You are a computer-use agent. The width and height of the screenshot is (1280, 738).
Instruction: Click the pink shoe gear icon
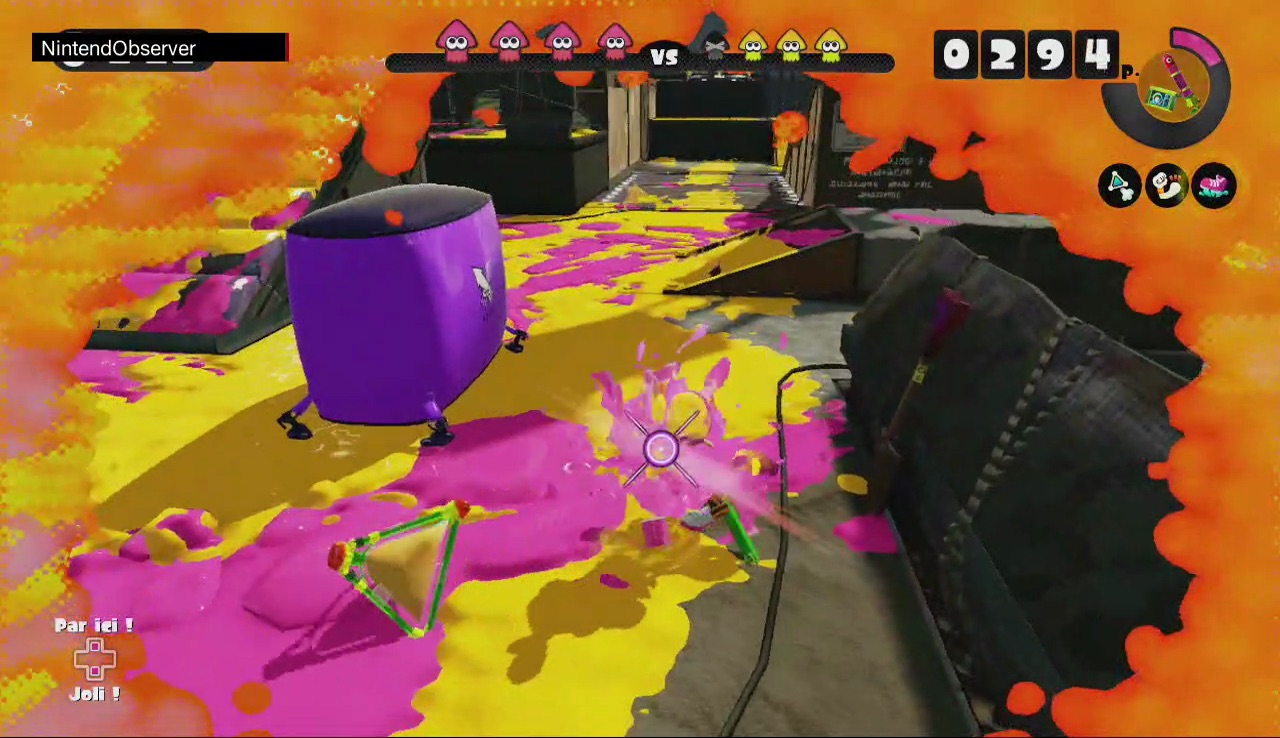tap(1214, 186)
